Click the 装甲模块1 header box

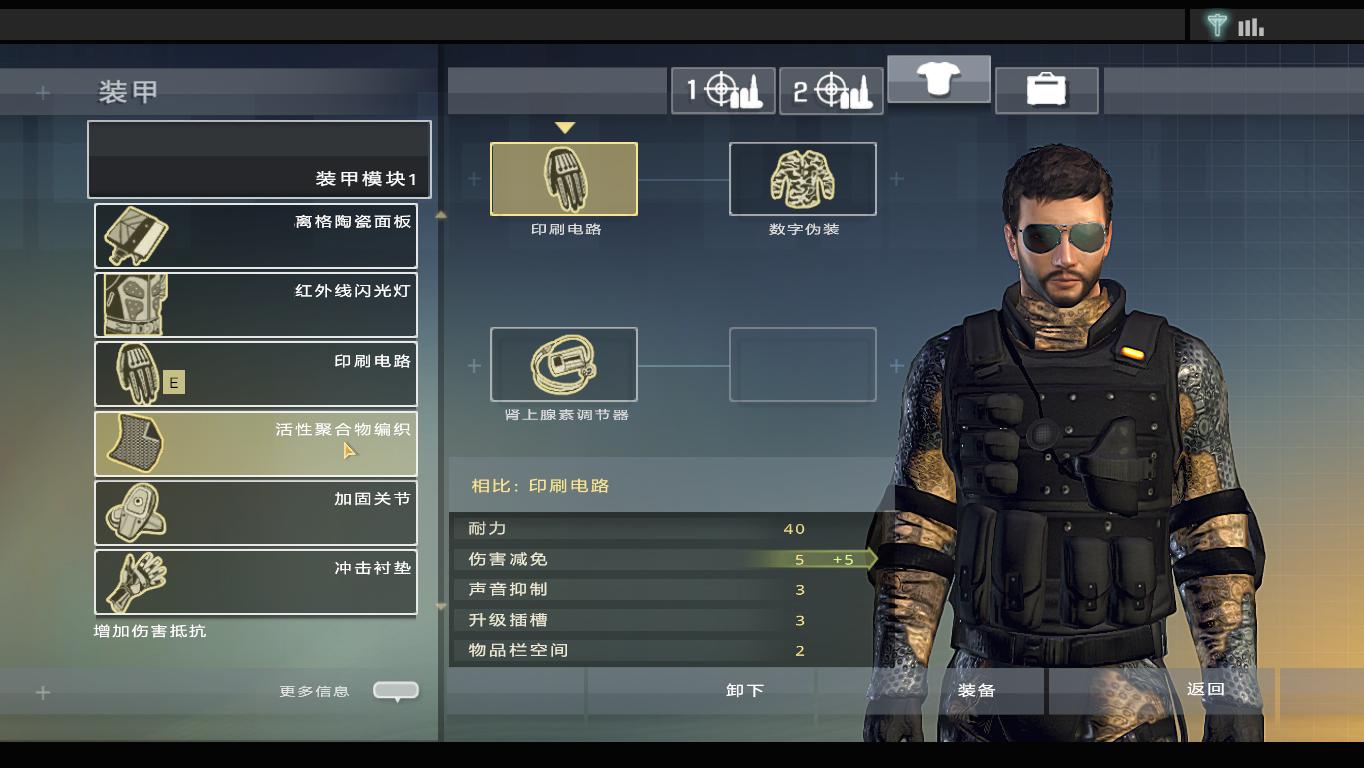click(259, 160)
